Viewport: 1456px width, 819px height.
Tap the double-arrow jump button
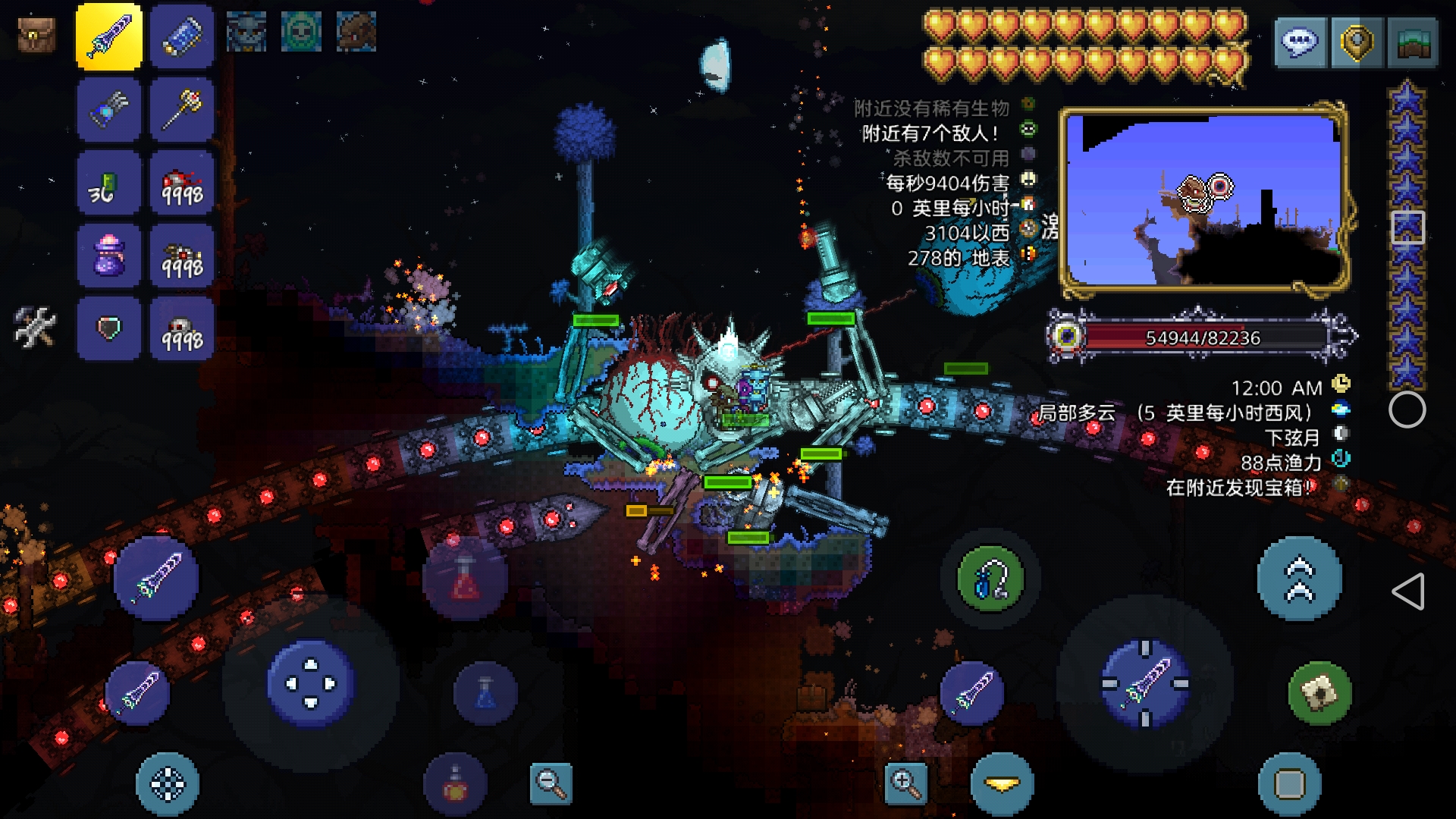[1299, 579]
